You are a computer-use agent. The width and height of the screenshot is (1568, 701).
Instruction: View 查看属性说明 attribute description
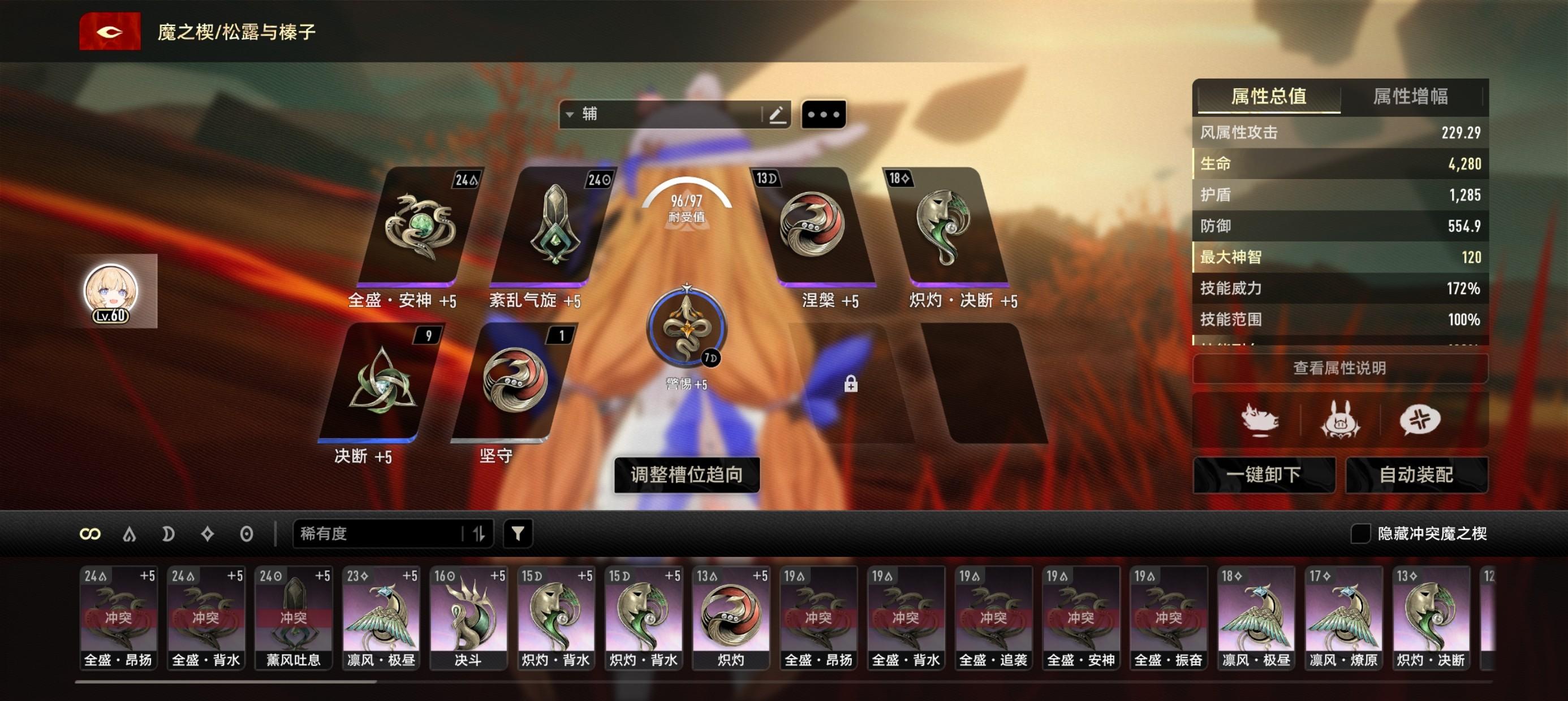click(1339, 367)
